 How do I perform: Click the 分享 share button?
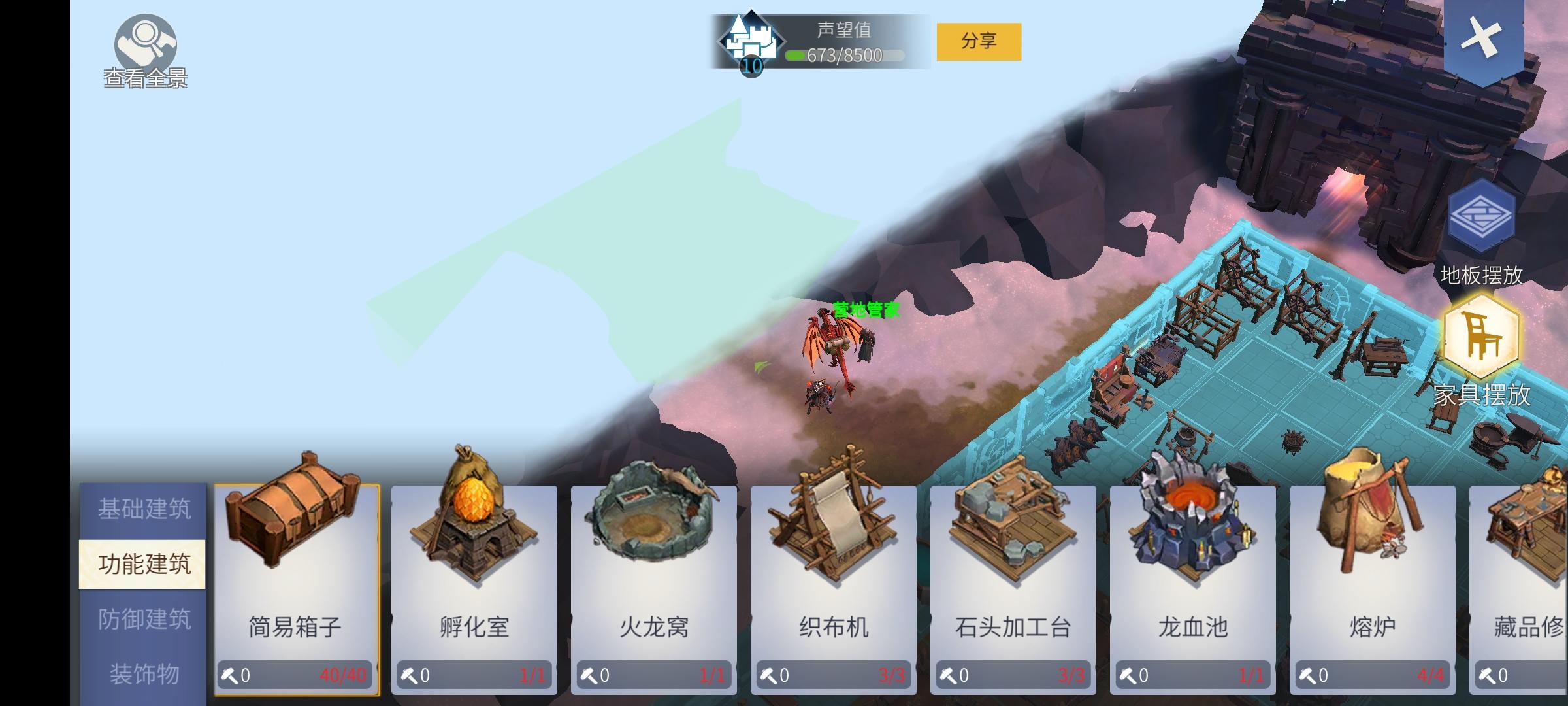pos(982,41)
